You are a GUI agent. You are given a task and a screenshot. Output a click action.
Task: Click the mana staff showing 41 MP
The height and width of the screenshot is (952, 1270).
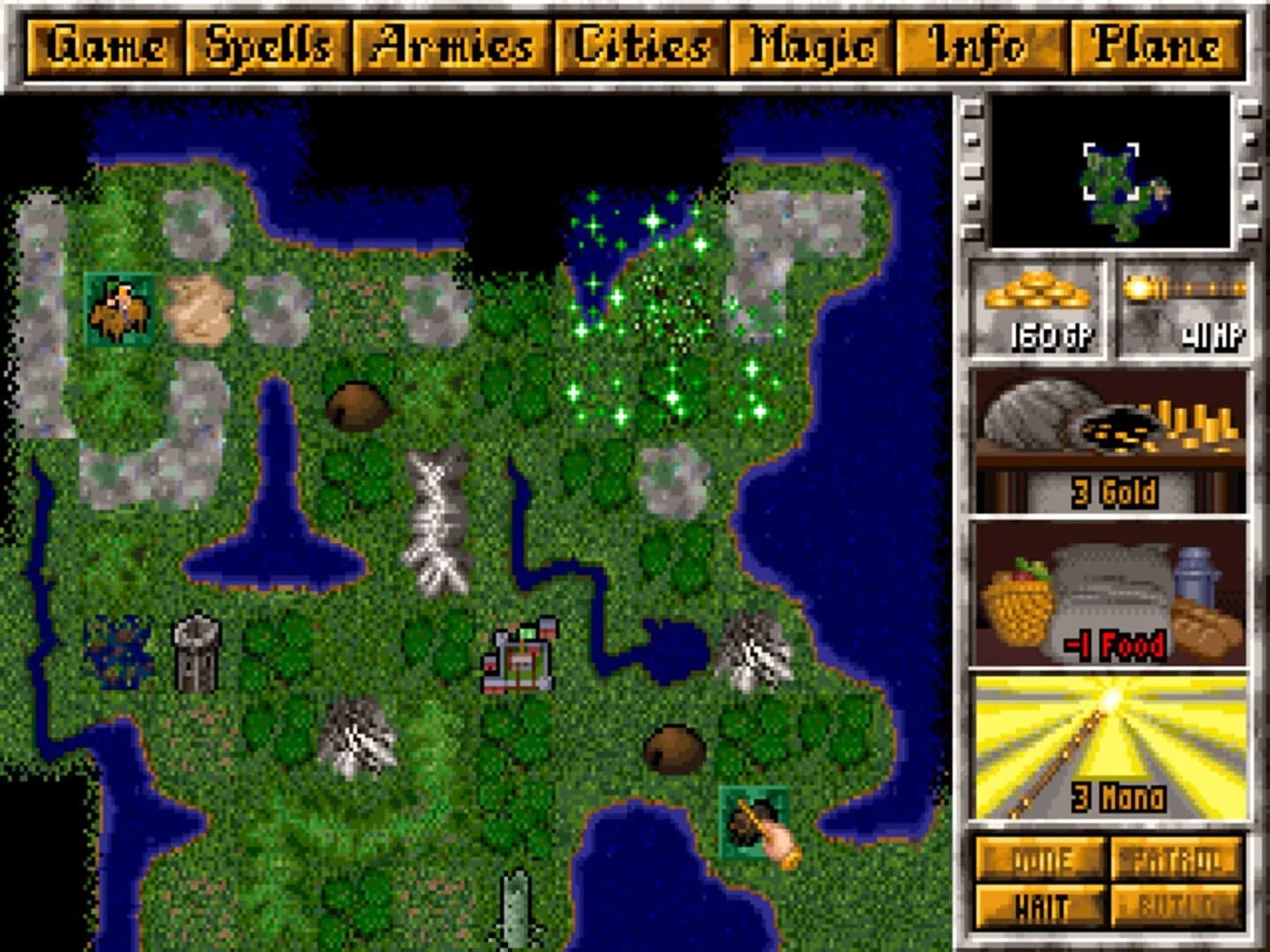coord(1186,309)
